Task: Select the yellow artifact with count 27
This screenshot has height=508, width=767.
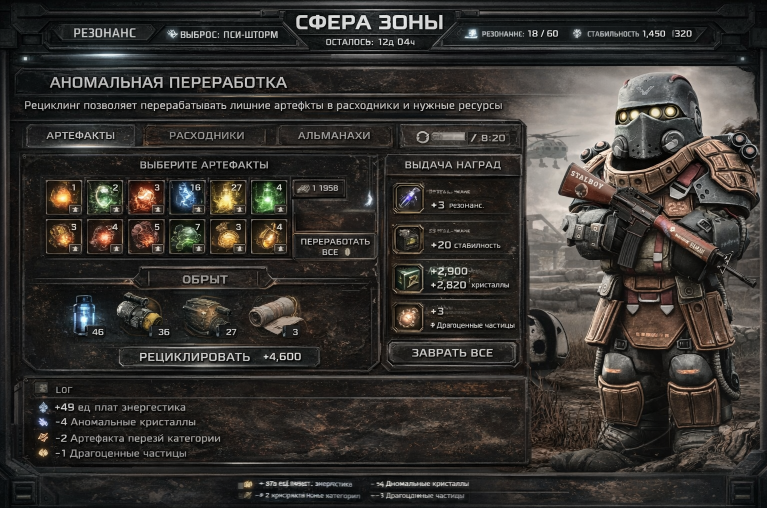Action: point(225,196)
